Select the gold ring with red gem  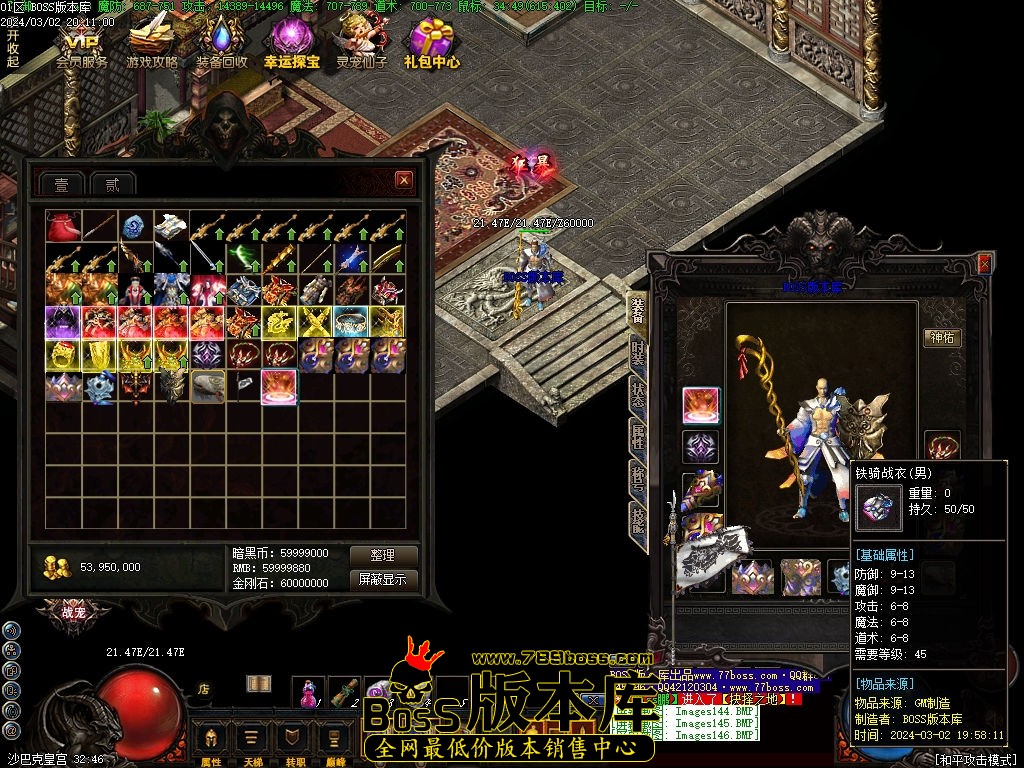click(x=63, y=355)
